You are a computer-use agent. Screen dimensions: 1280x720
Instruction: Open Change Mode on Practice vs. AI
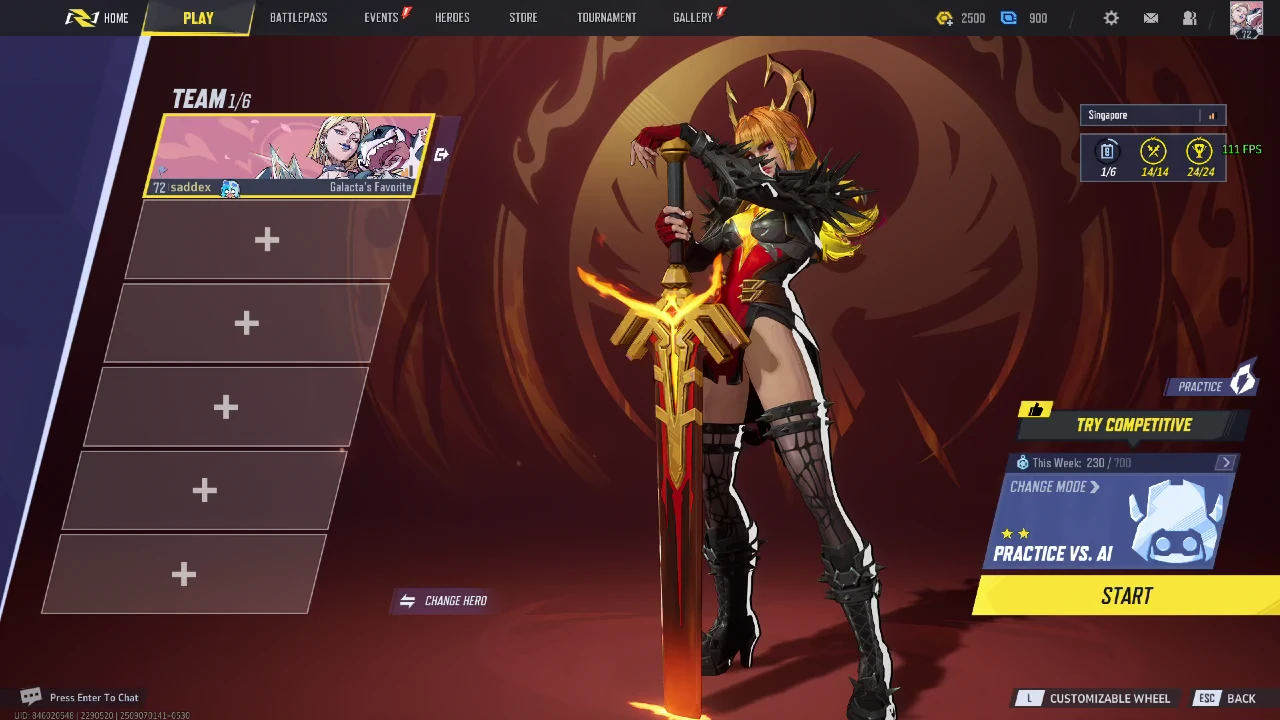coord(1054,487)
